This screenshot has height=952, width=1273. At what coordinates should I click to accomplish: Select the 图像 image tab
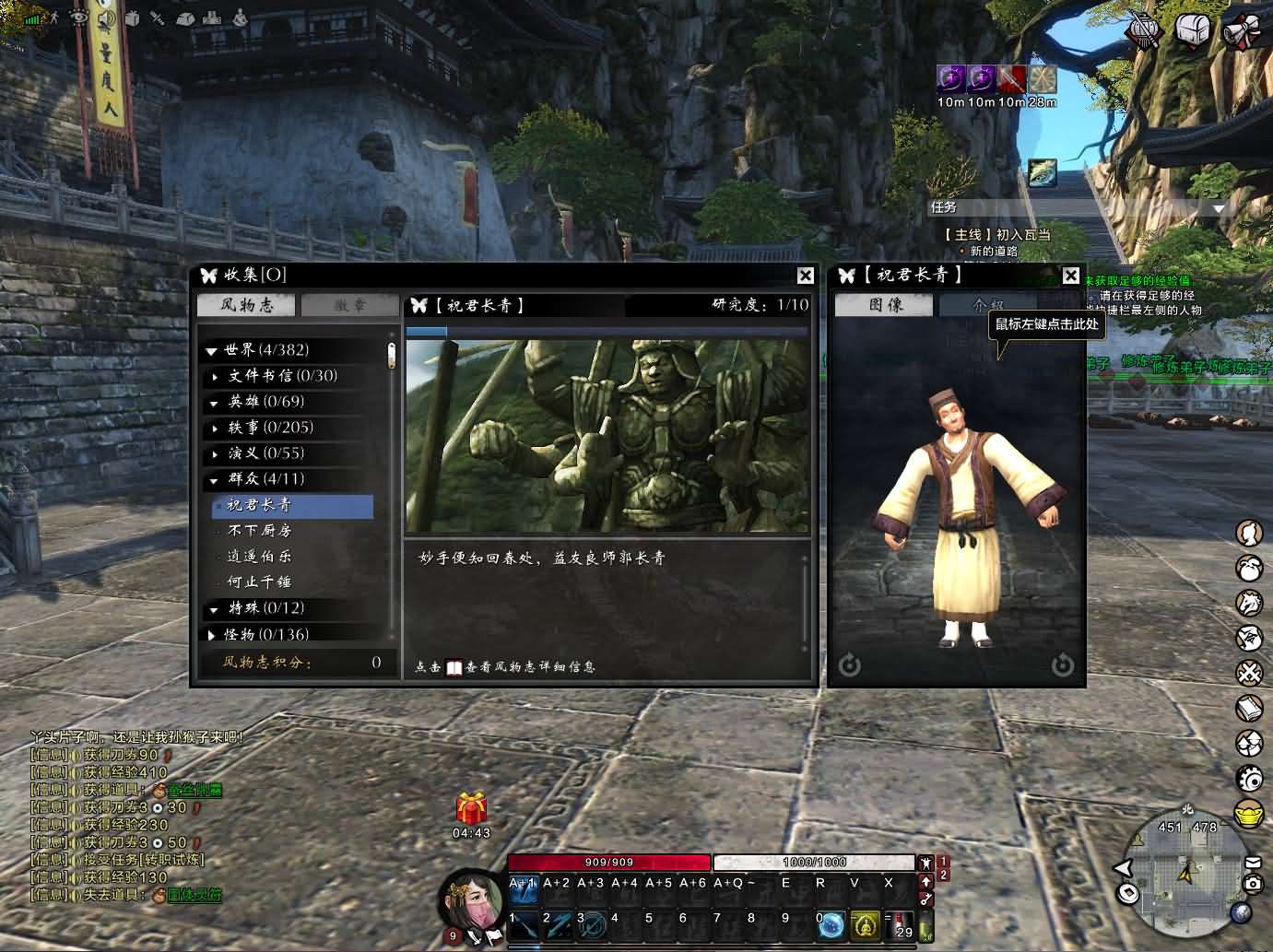(x=885, y=305)
